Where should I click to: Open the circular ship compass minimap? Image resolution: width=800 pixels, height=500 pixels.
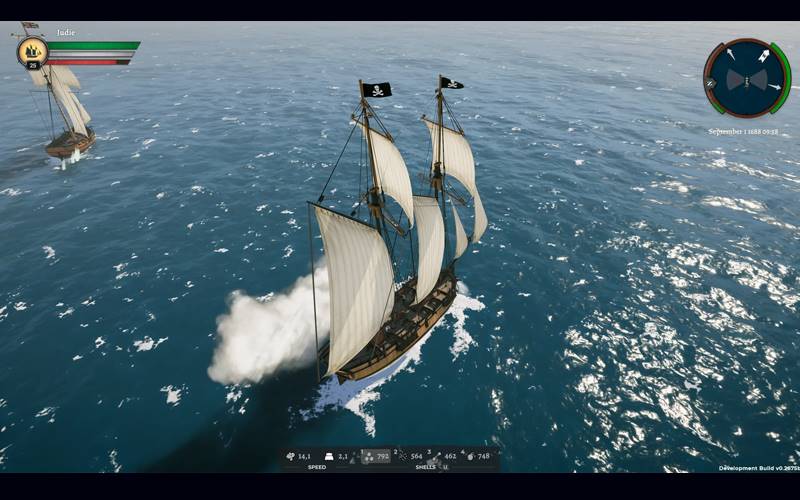click(x=747, y=78)
